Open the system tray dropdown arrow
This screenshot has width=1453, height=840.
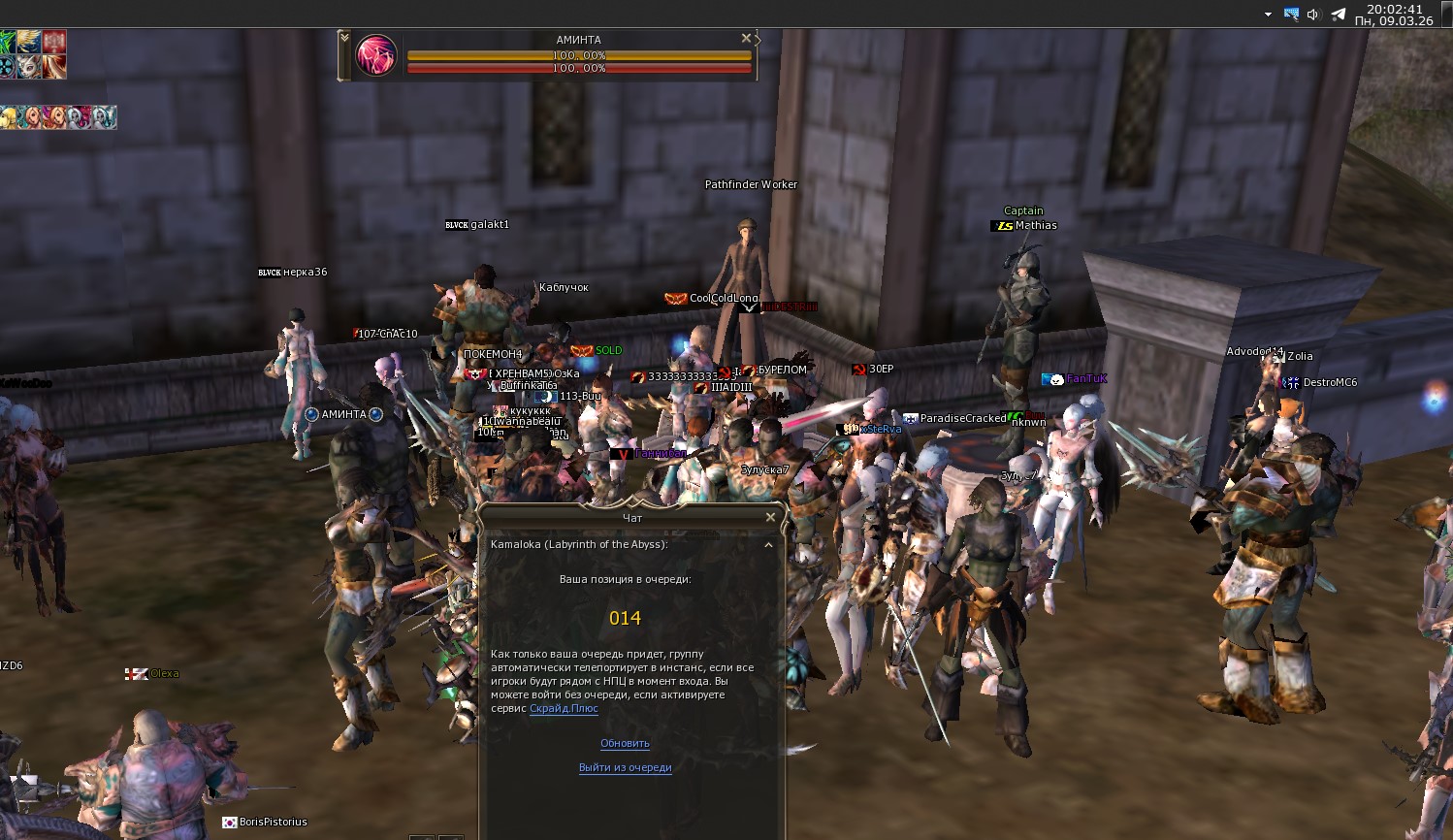click(x=1267, y=15)
